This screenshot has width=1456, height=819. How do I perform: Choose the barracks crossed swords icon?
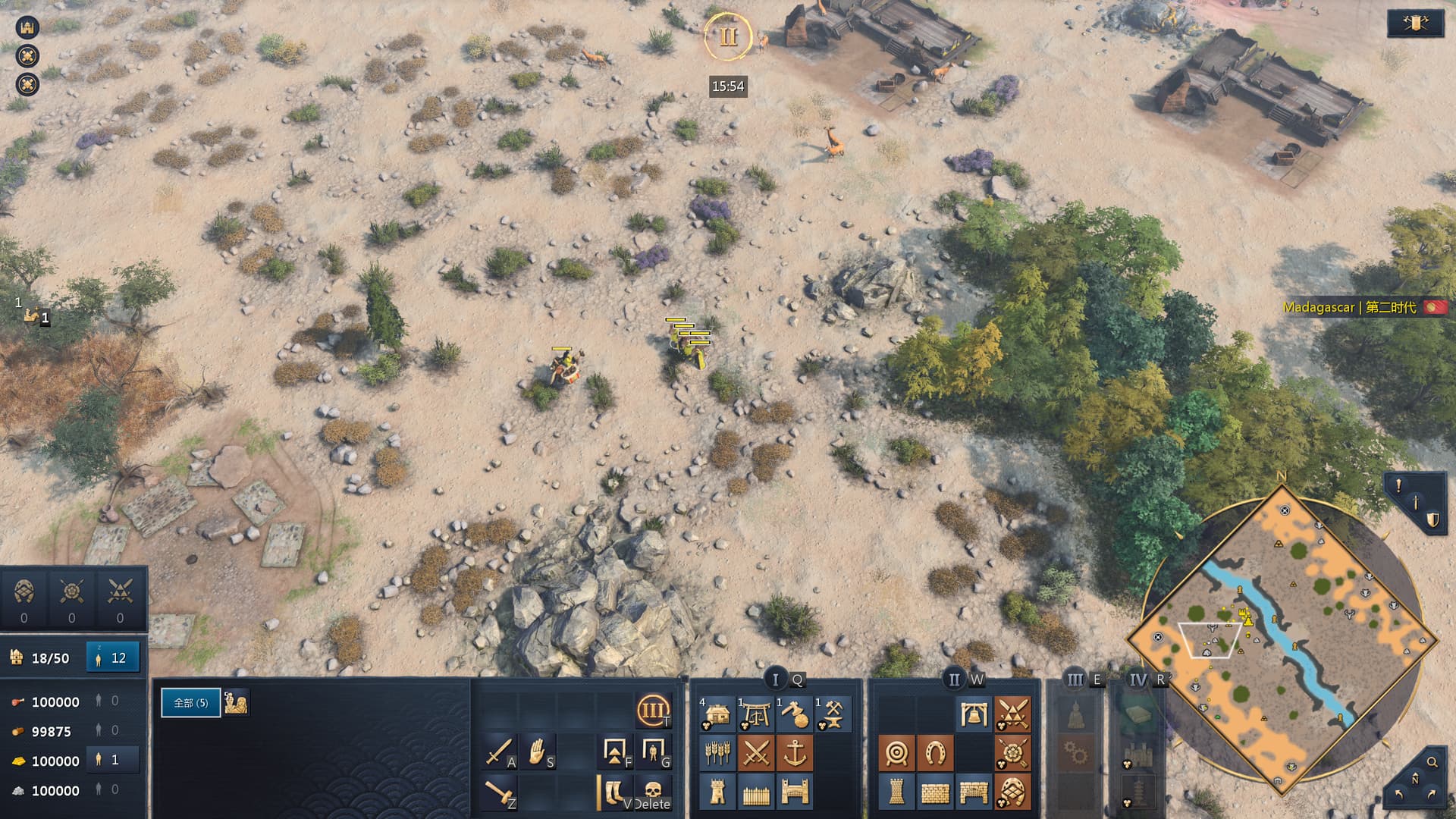(756, 753)
